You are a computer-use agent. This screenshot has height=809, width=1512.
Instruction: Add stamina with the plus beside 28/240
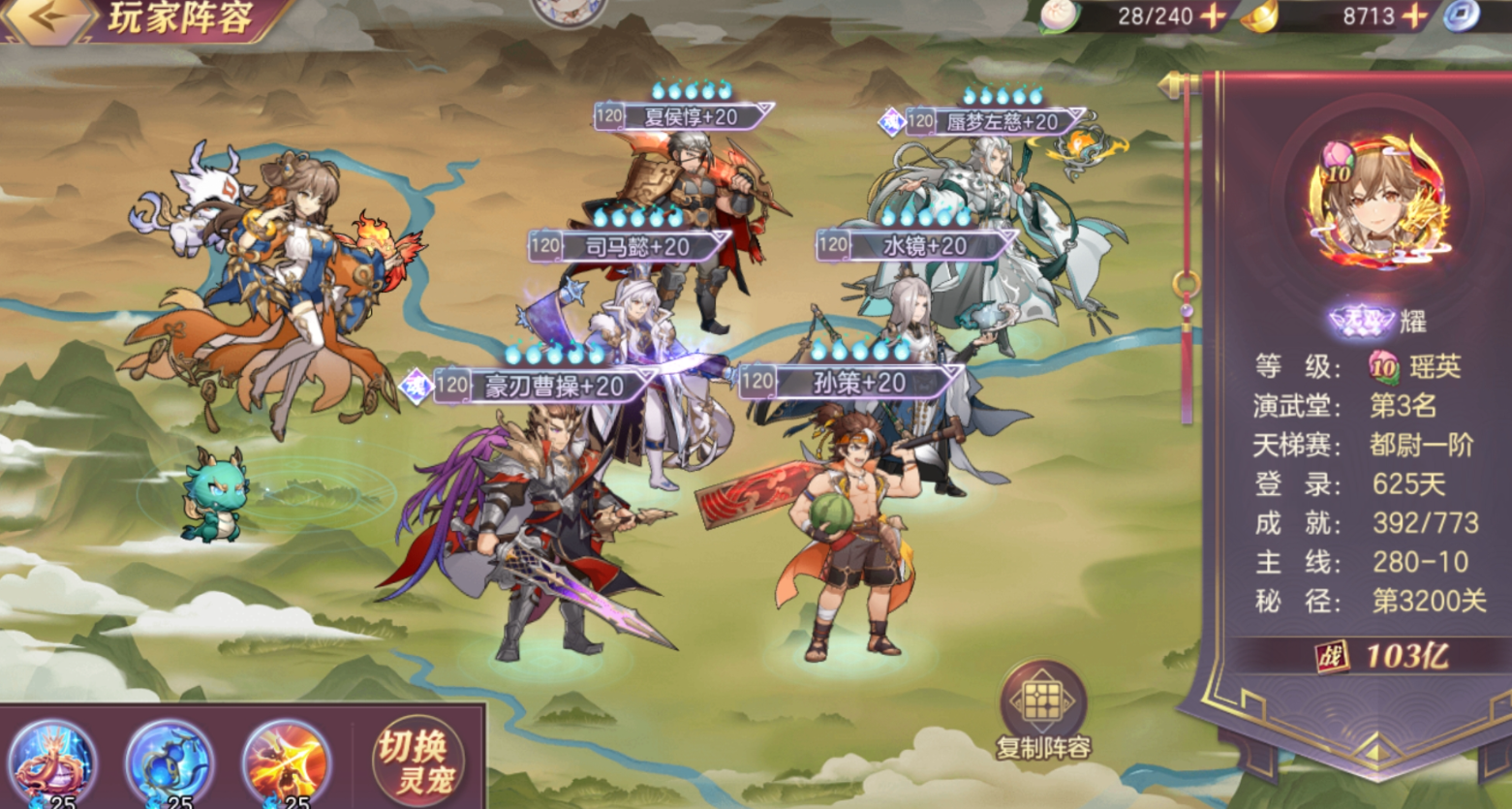click(1213, 16)
